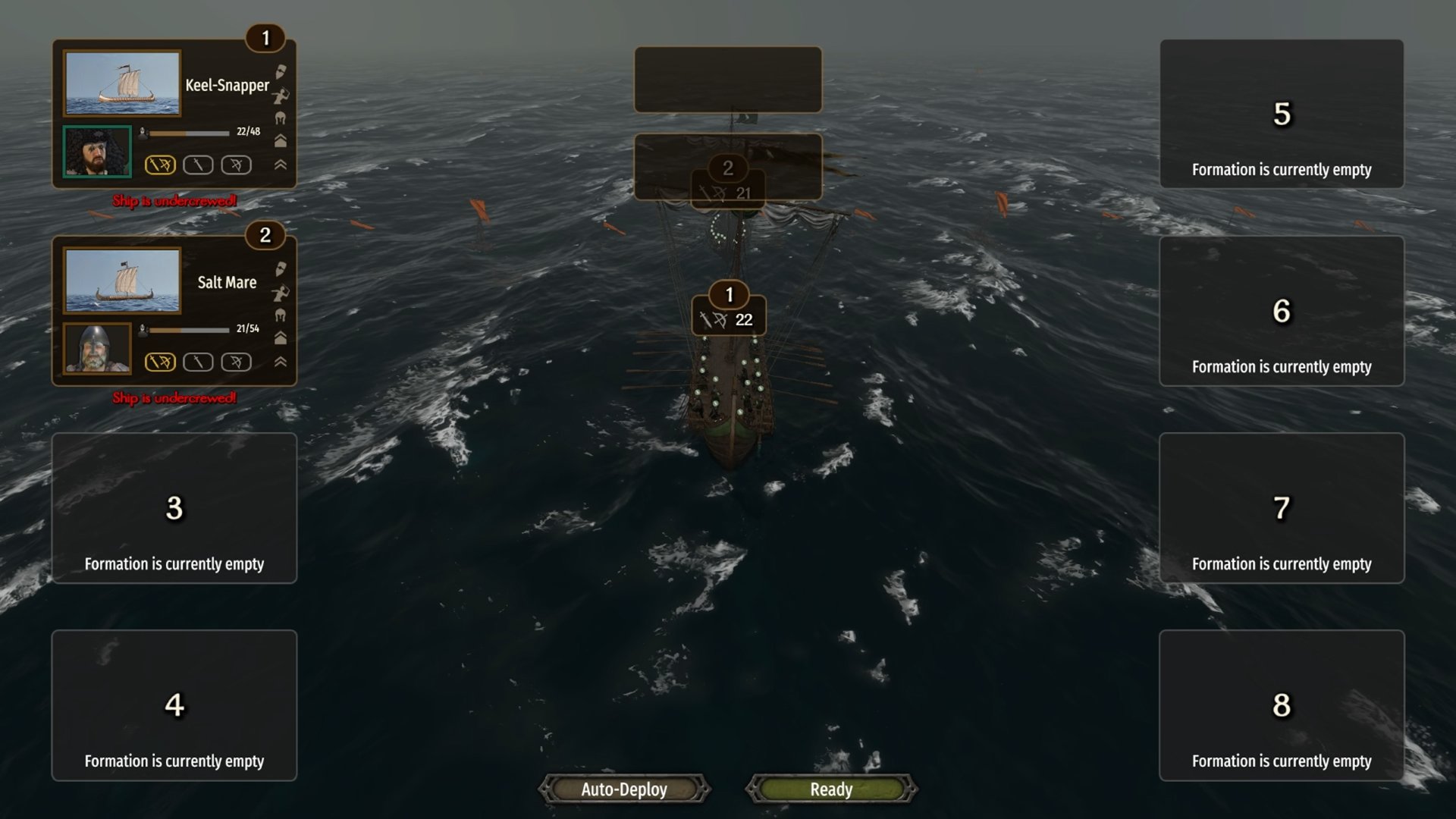Select empty formation slot 5
1456x819 pixels.
1282,114
